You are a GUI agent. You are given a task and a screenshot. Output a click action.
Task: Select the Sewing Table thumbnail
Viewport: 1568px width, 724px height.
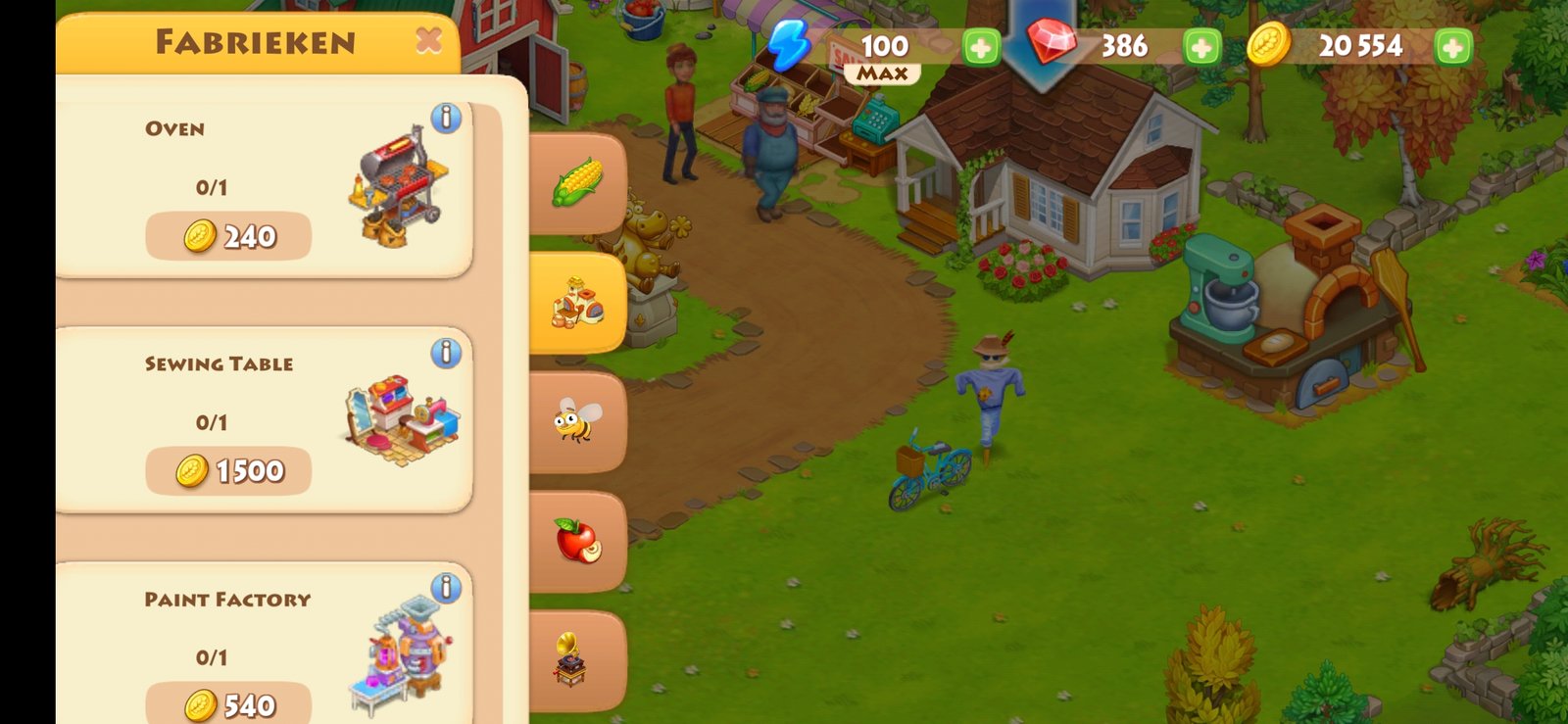point(402,419)
